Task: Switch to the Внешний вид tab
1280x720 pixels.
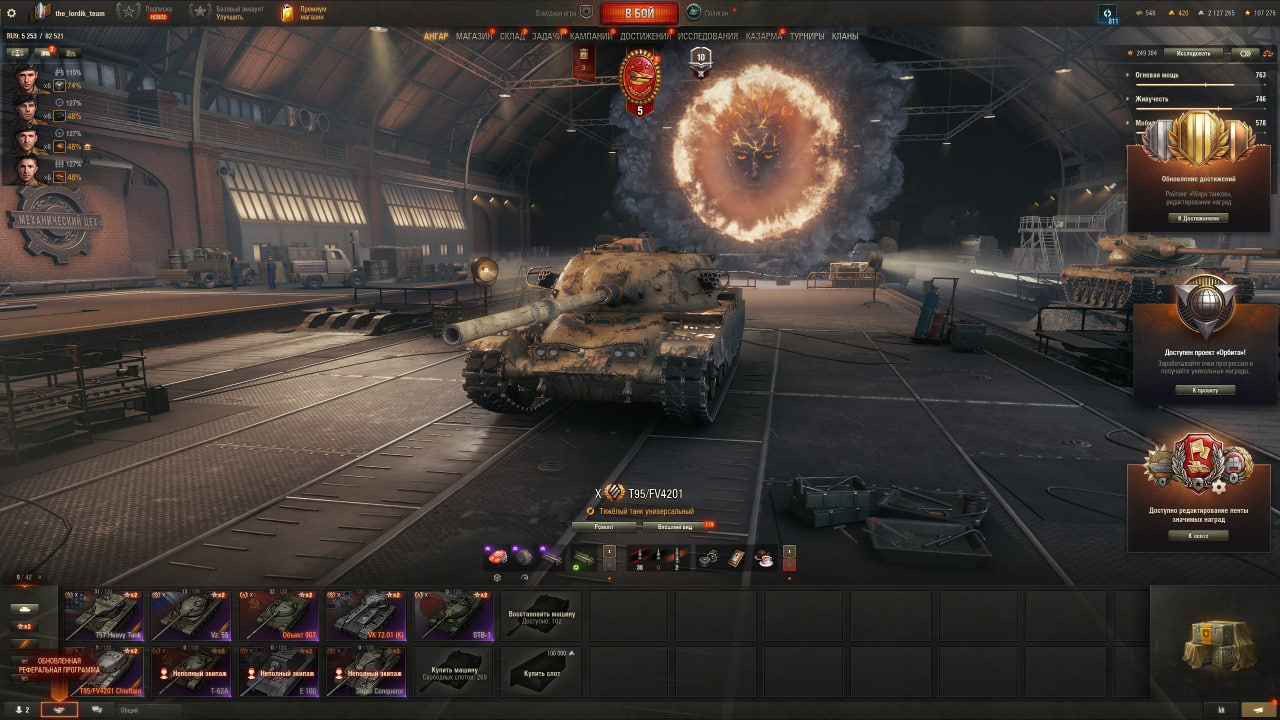Action: (674, 526)
